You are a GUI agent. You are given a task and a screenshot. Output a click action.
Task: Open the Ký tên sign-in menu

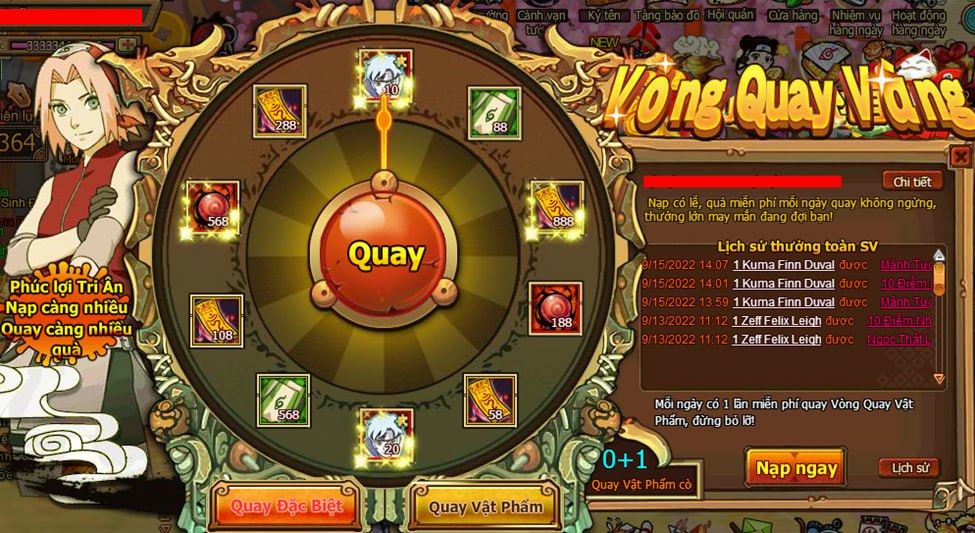click(x=604, y=16)
